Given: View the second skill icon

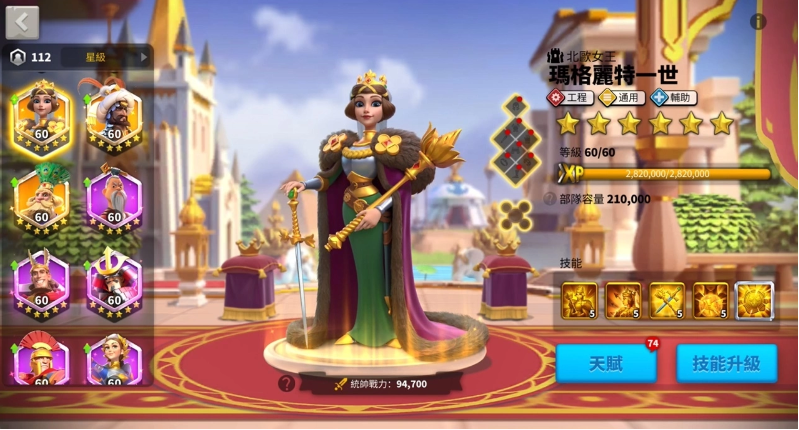Looking at the screenshot, I should [x=623, y=300].
